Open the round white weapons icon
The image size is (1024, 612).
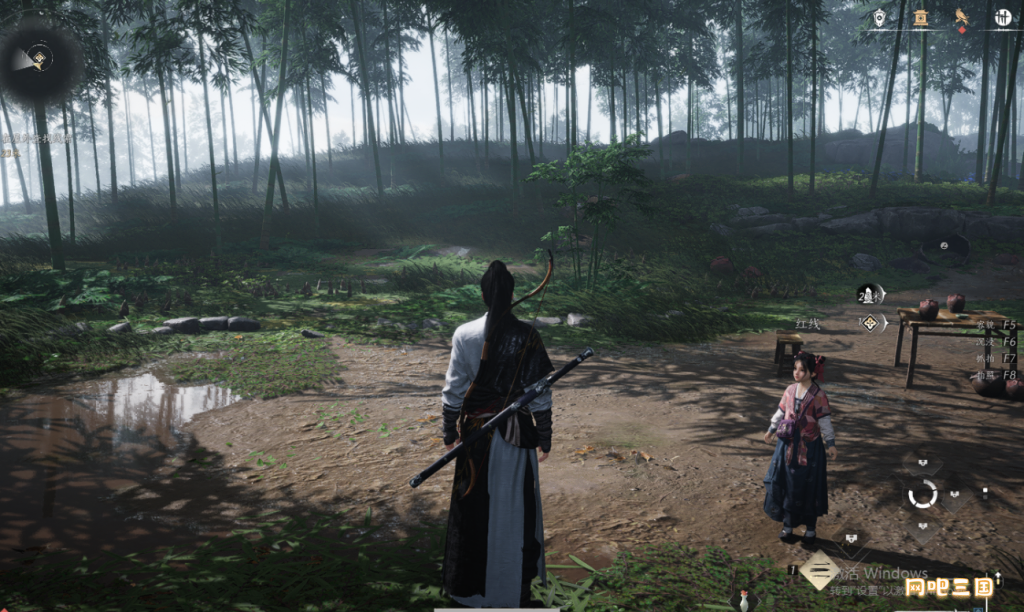click(x=1001, y=16)
